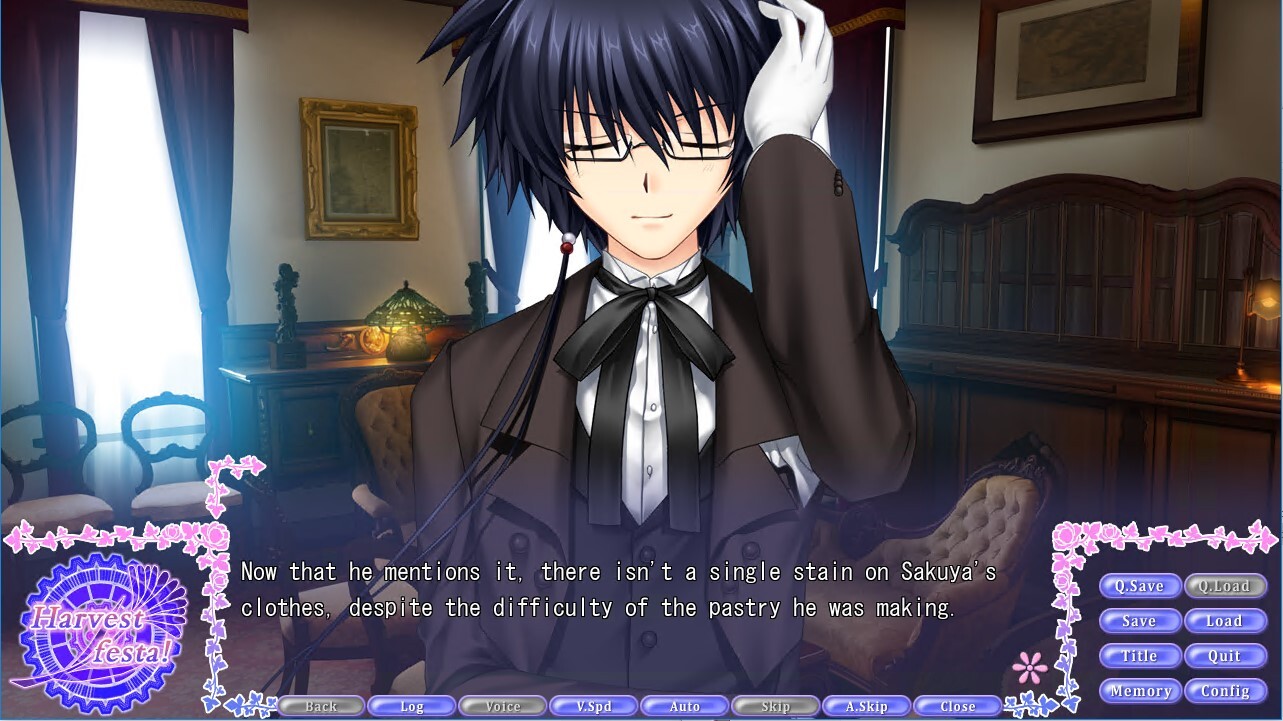Open the message Log history
1283x721 pixels.
coord(412,705)
